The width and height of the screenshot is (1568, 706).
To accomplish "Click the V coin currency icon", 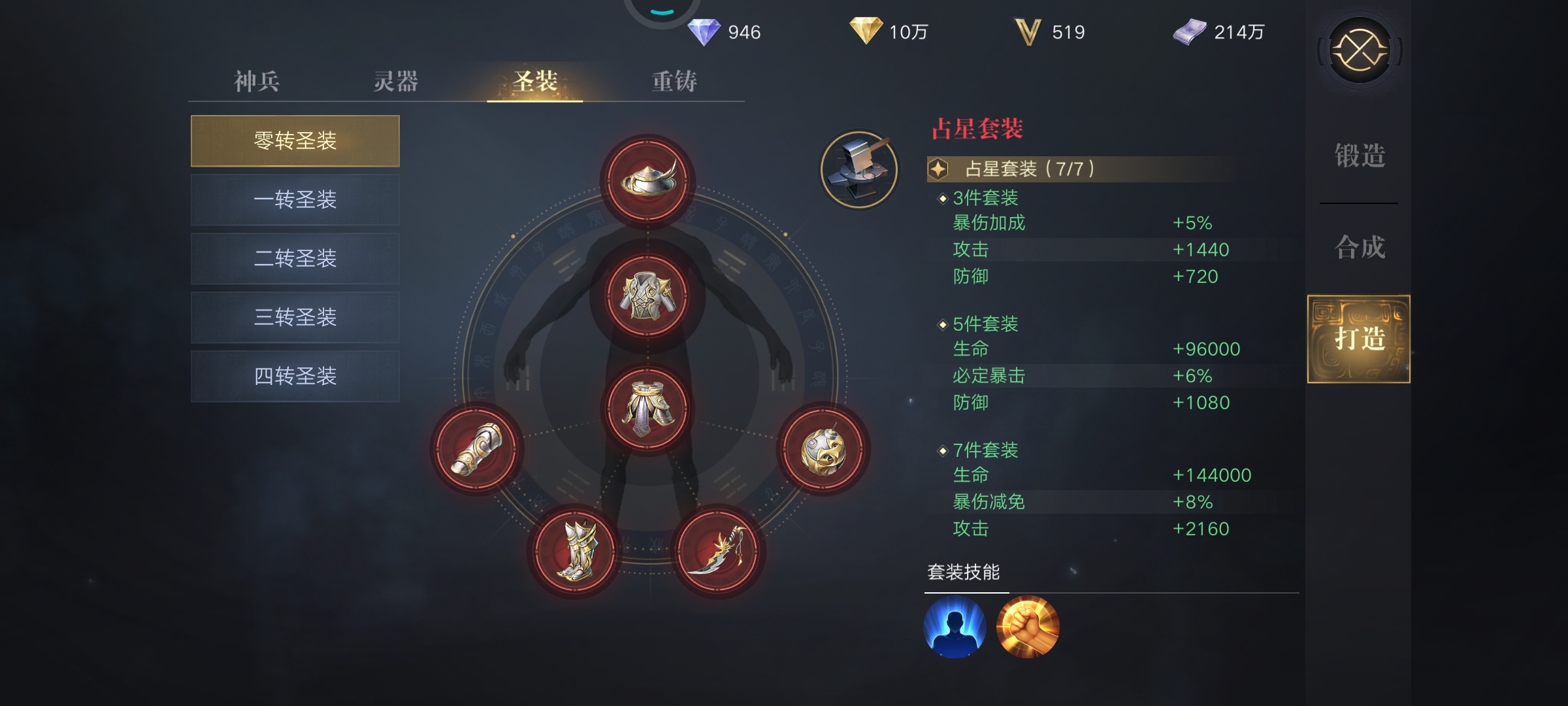I will pos(1031,29).
